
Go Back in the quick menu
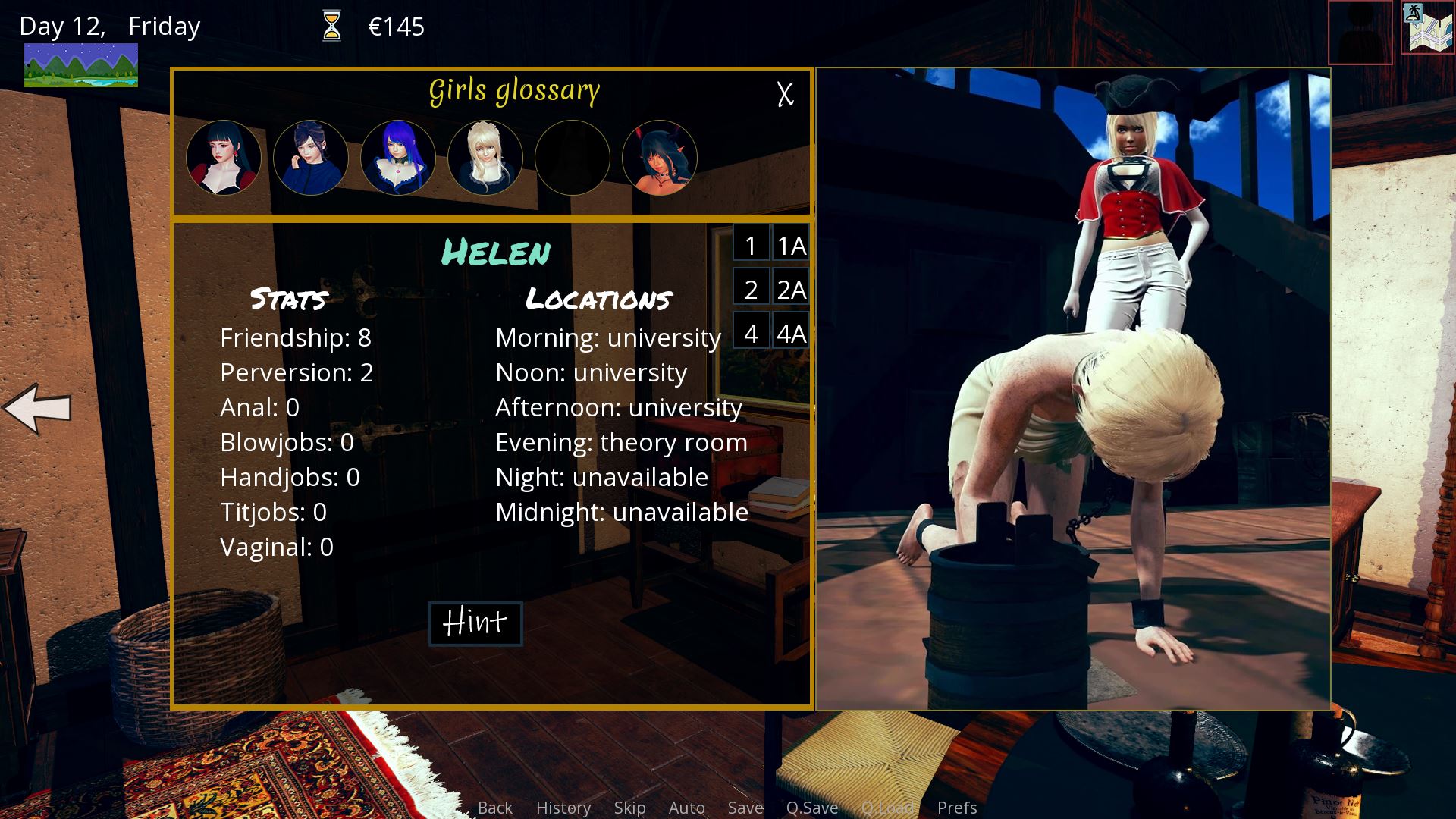click(x=495, y=808)
